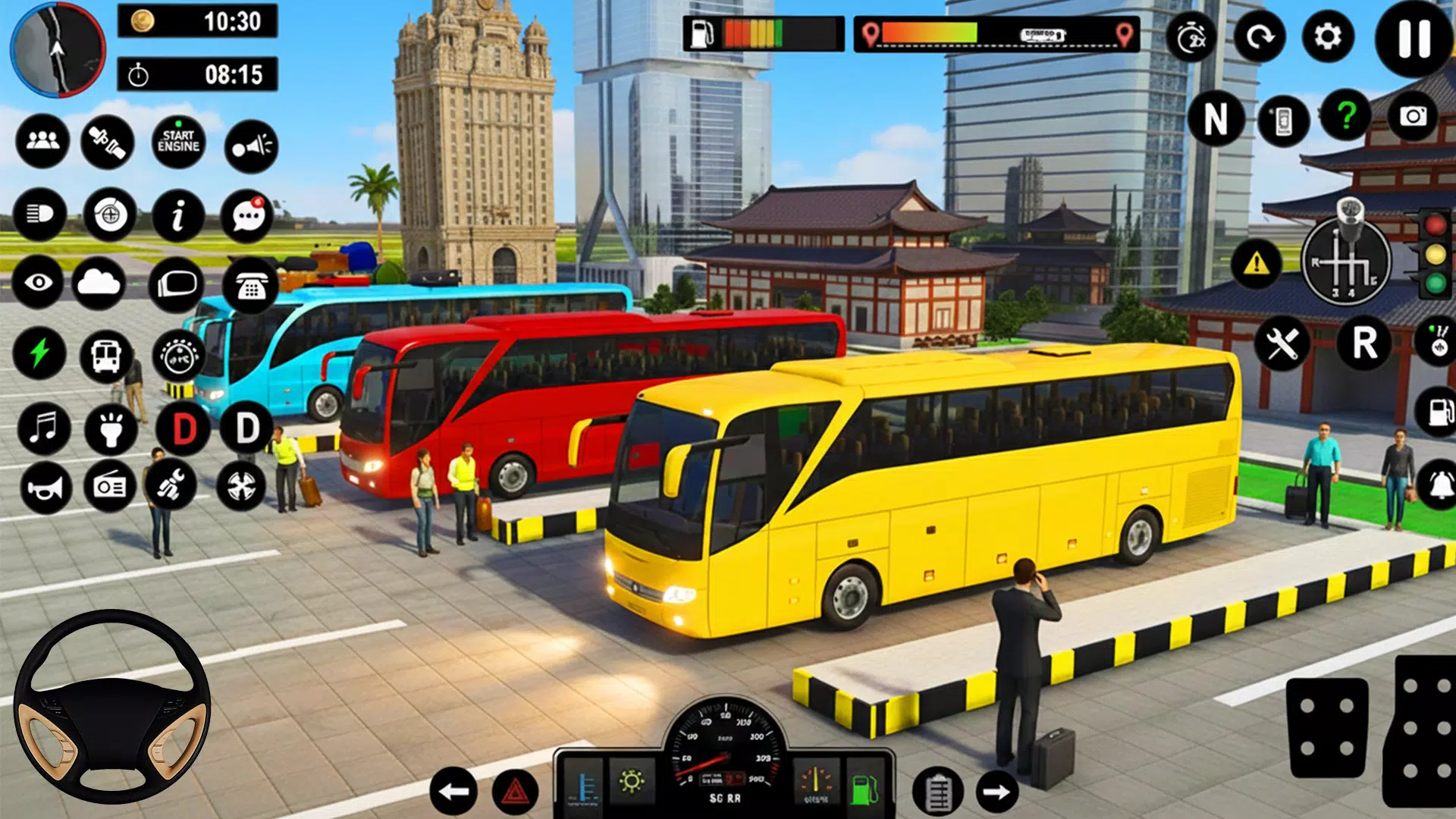Activate hazard warning triangle at bottom
The height and width of the screenshot is (819, 1456).
point(516,793)
